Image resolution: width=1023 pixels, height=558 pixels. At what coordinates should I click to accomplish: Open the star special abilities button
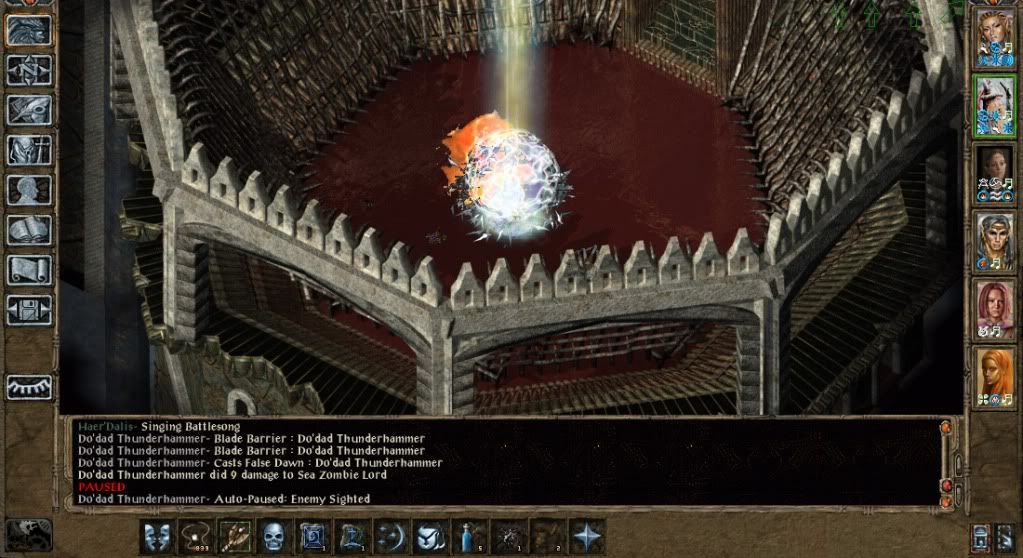coord(586,536)
